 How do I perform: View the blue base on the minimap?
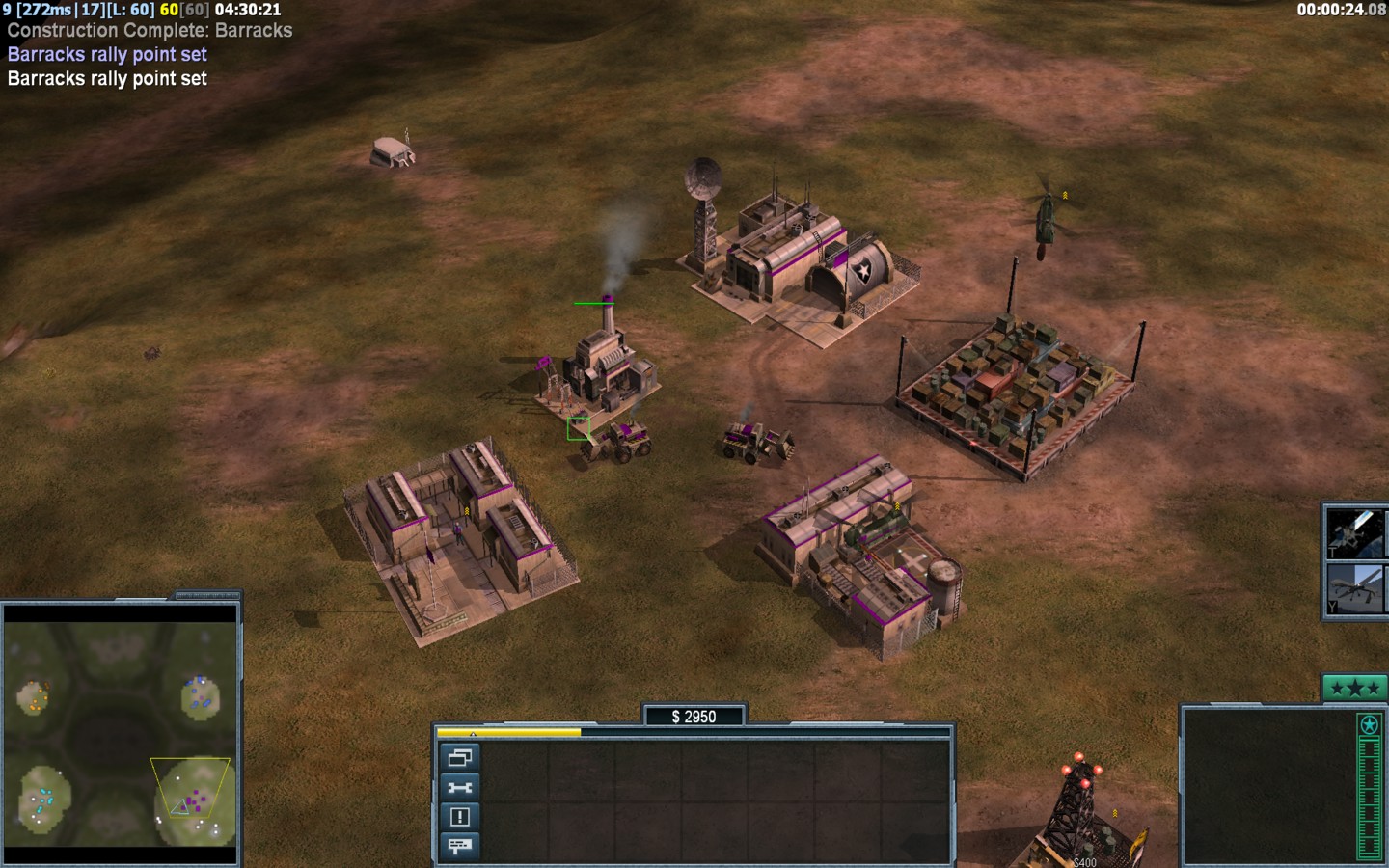tap(200, 693)
